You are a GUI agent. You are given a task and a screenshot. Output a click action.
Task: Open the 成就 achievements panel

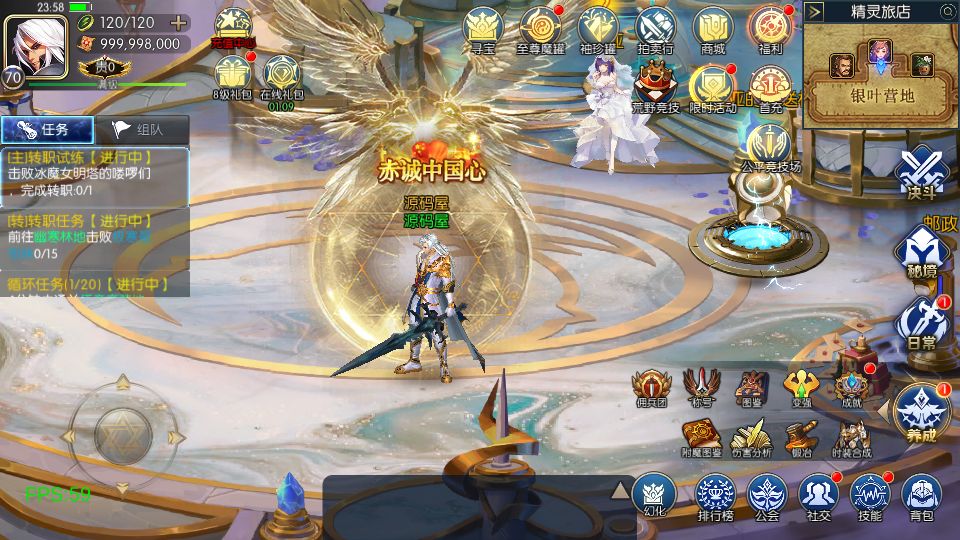[x=851, y=386]
